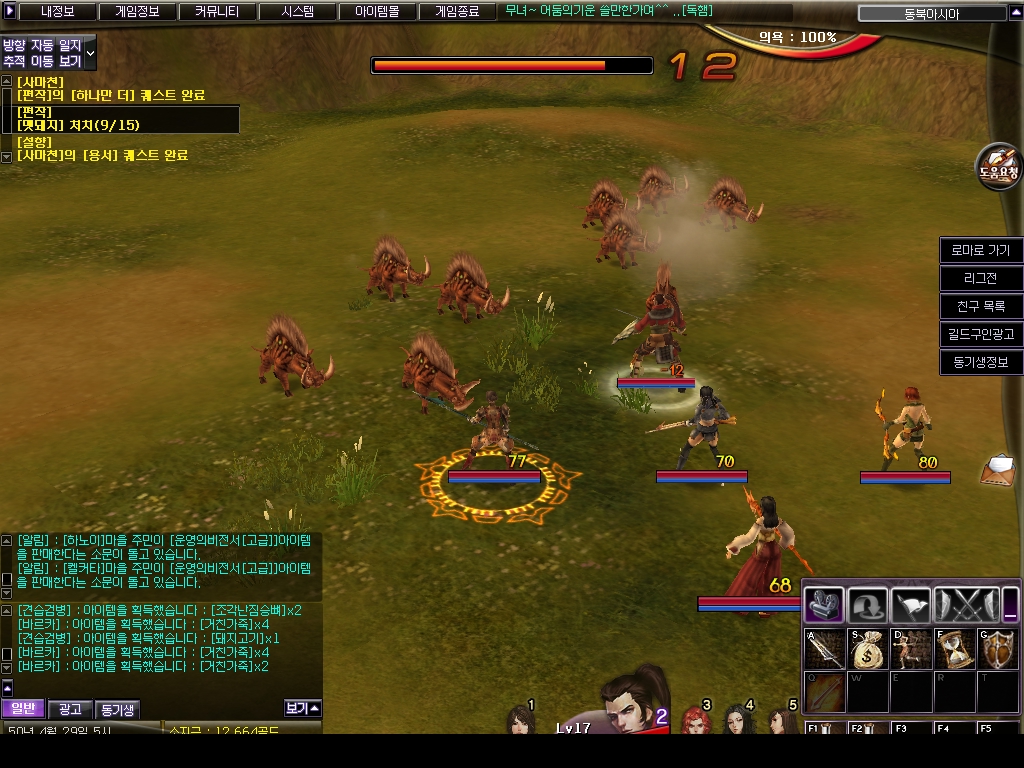
Task: Open the 게임정보 menu
Action: tap(137, 12)
